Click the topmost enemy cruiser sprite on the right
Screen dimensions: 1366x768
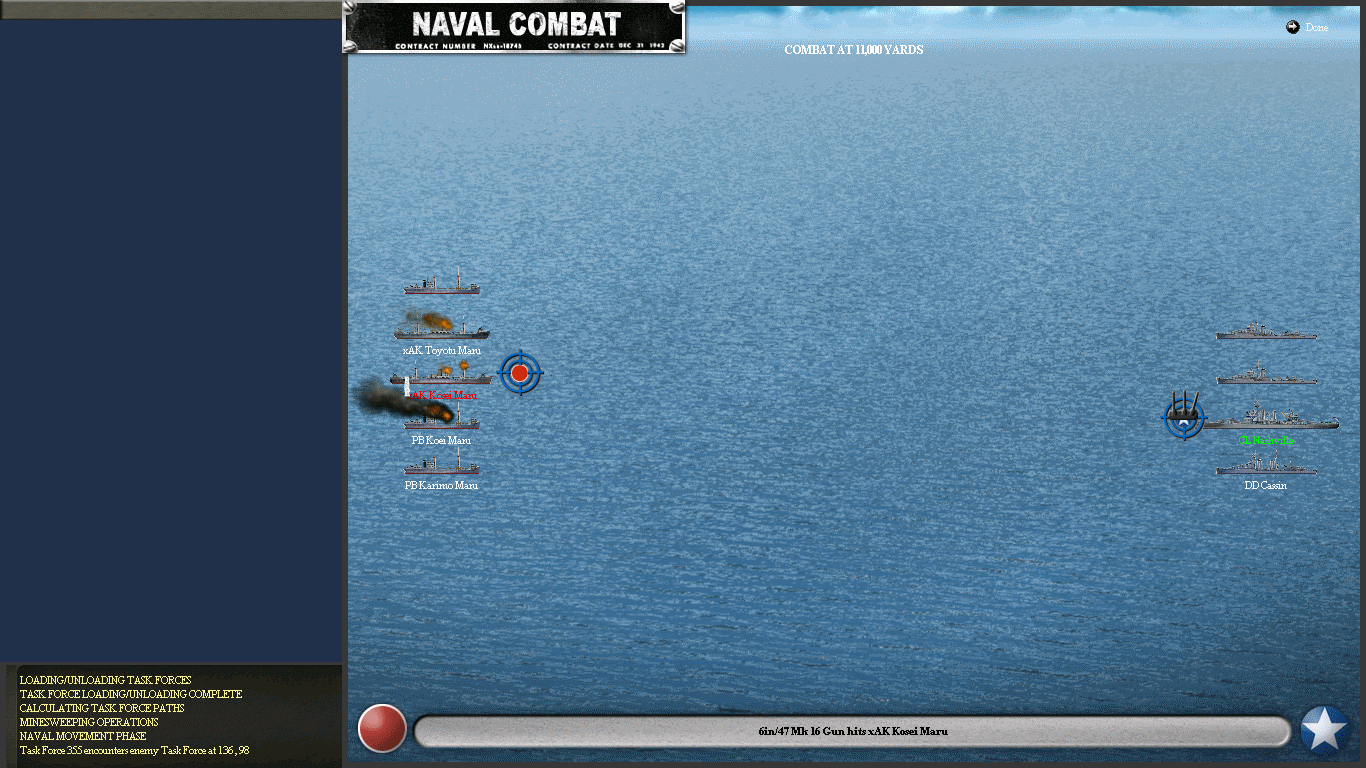tap(1266, 333)
